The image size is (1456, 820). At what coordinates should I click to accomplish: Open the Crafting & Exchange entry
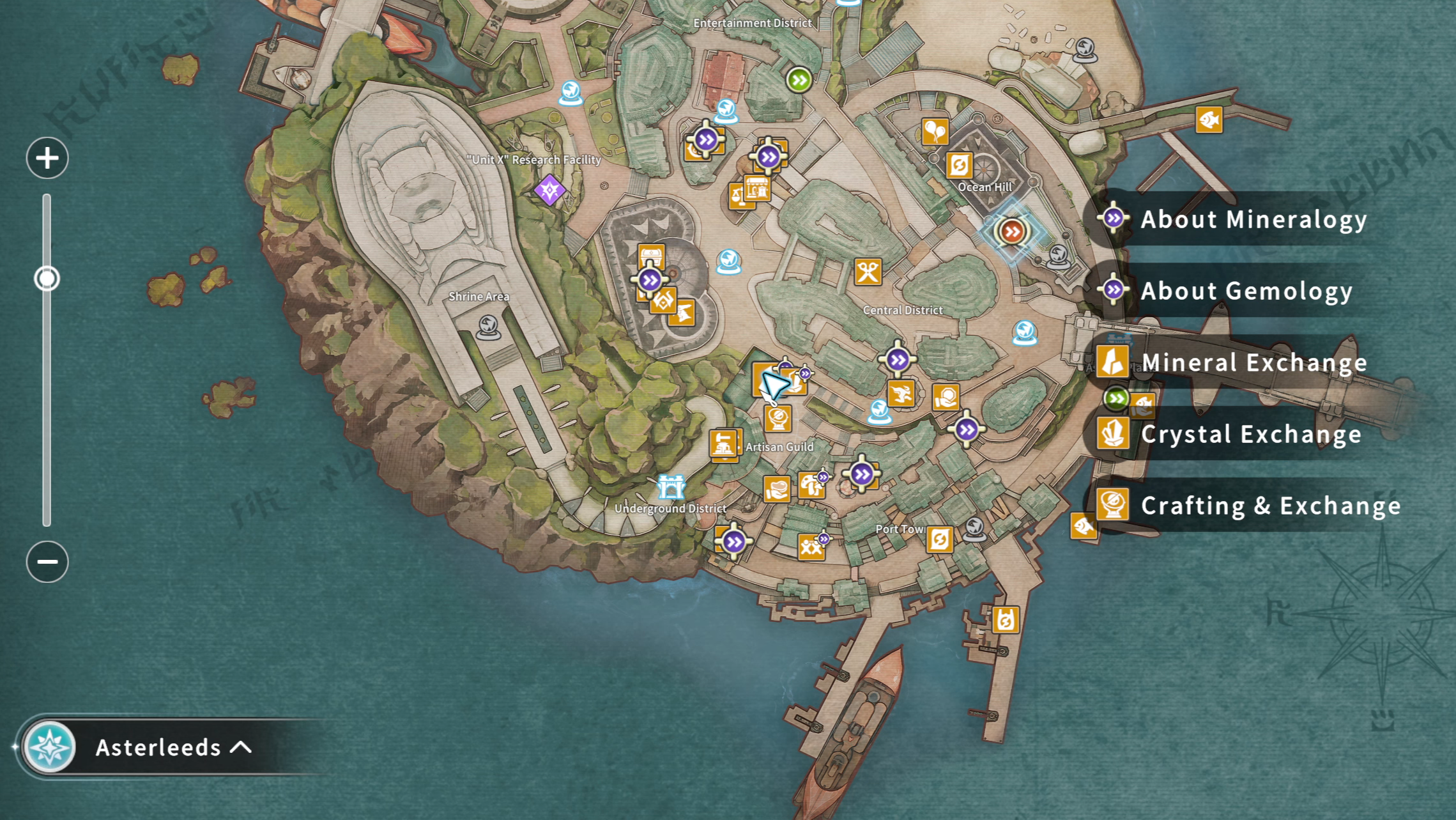pyautogui.click(x=1269, y=506)
